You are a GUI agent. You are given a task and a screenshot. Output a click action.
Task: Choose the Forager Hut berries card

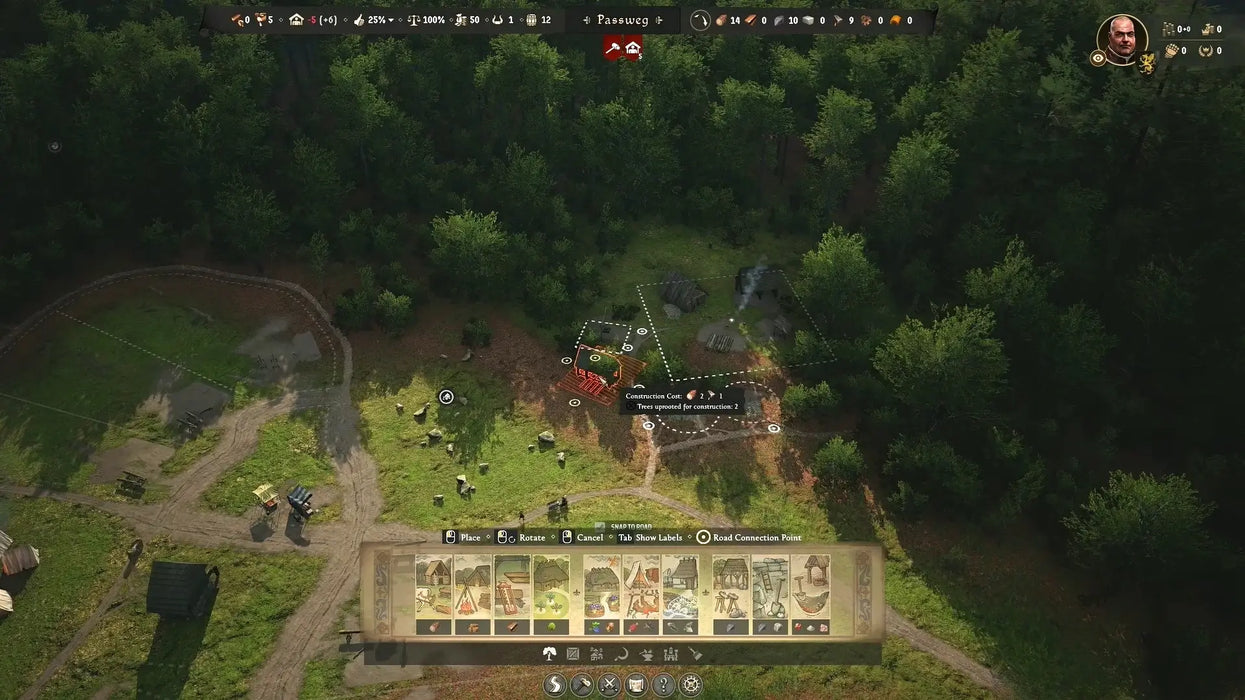[x=602, y=588]
